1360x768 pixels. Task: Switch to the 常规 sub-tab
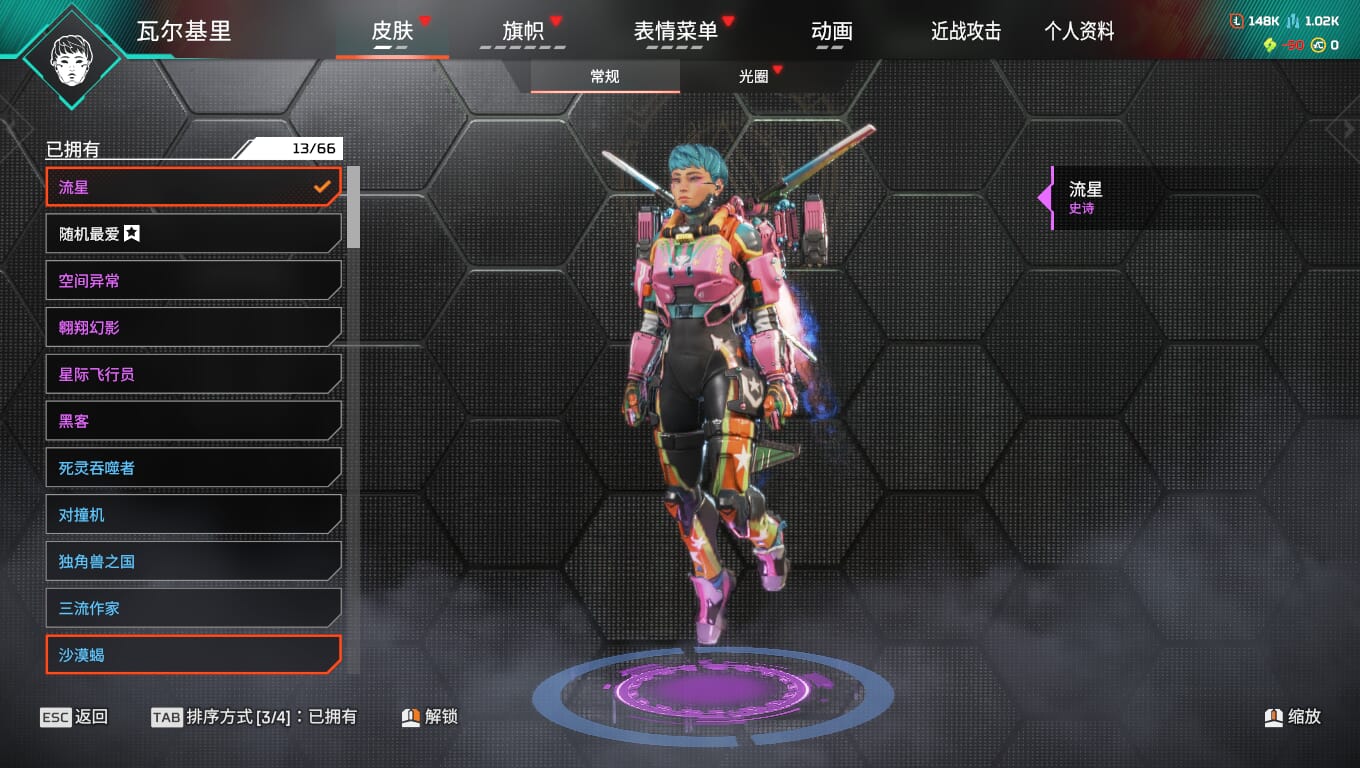[x=605, y=76]
